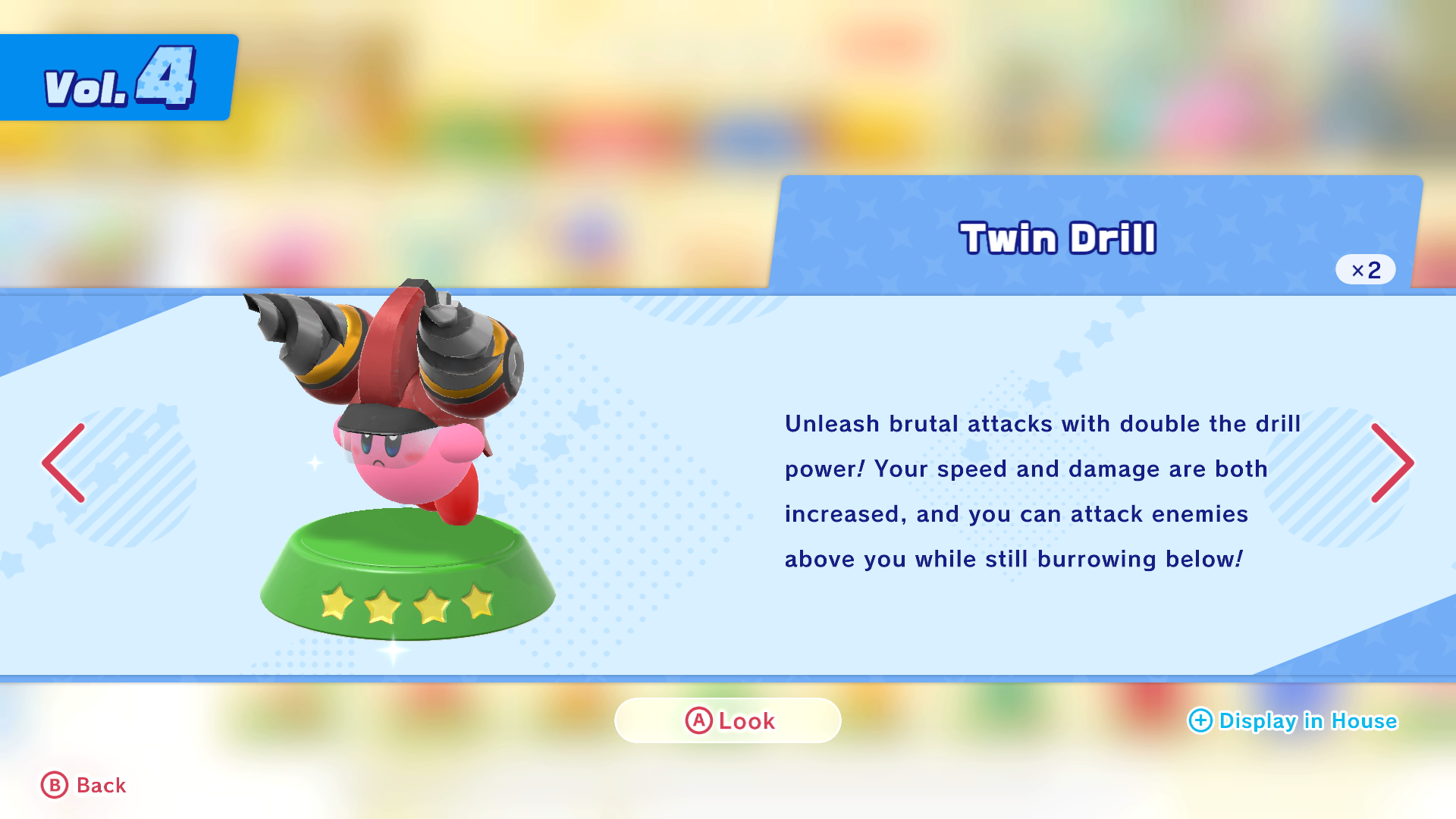
Task: Select Display in House
Action: click(x=1292, y=720)
